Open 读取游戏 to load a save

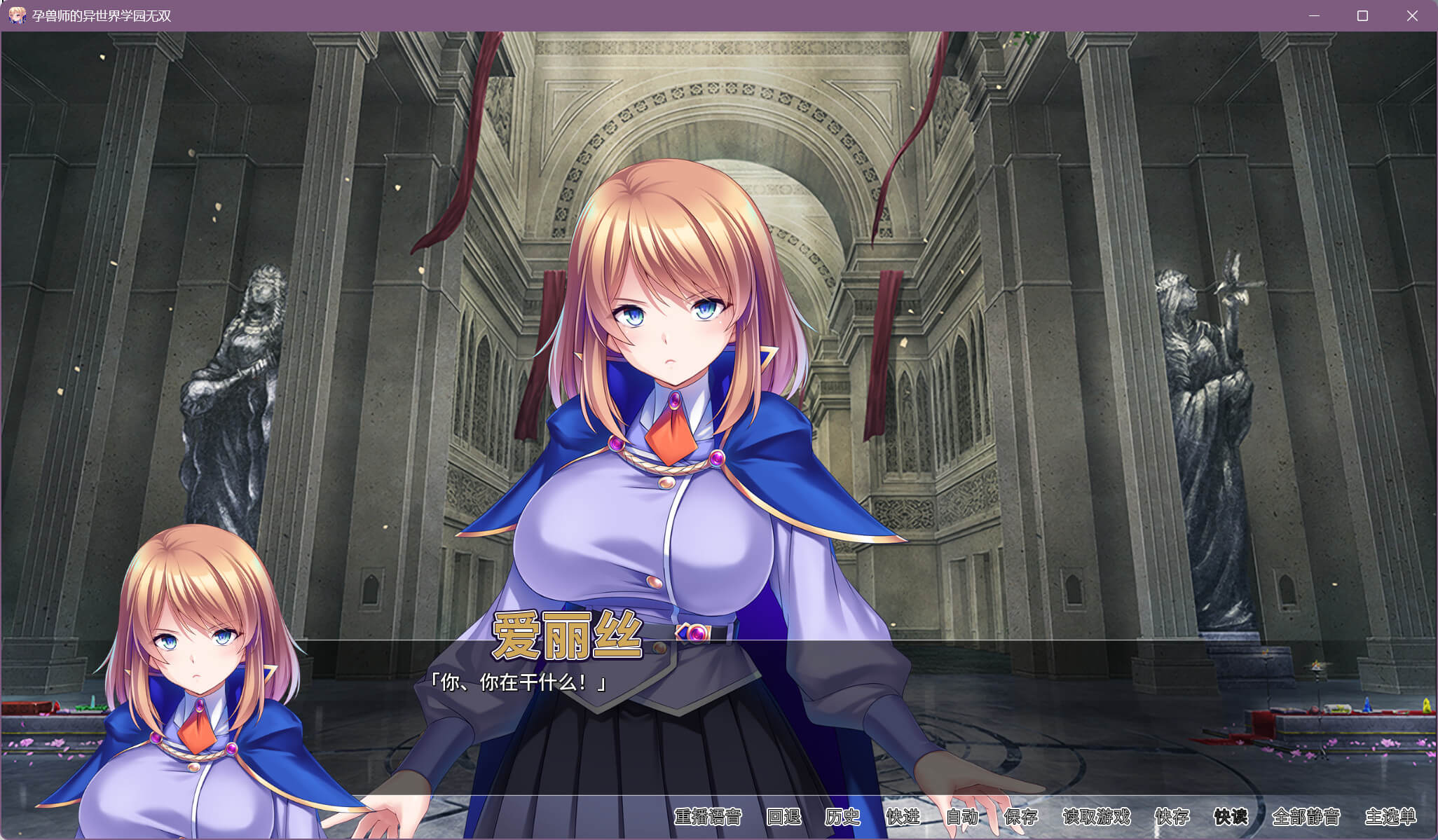coord(1096,817)
